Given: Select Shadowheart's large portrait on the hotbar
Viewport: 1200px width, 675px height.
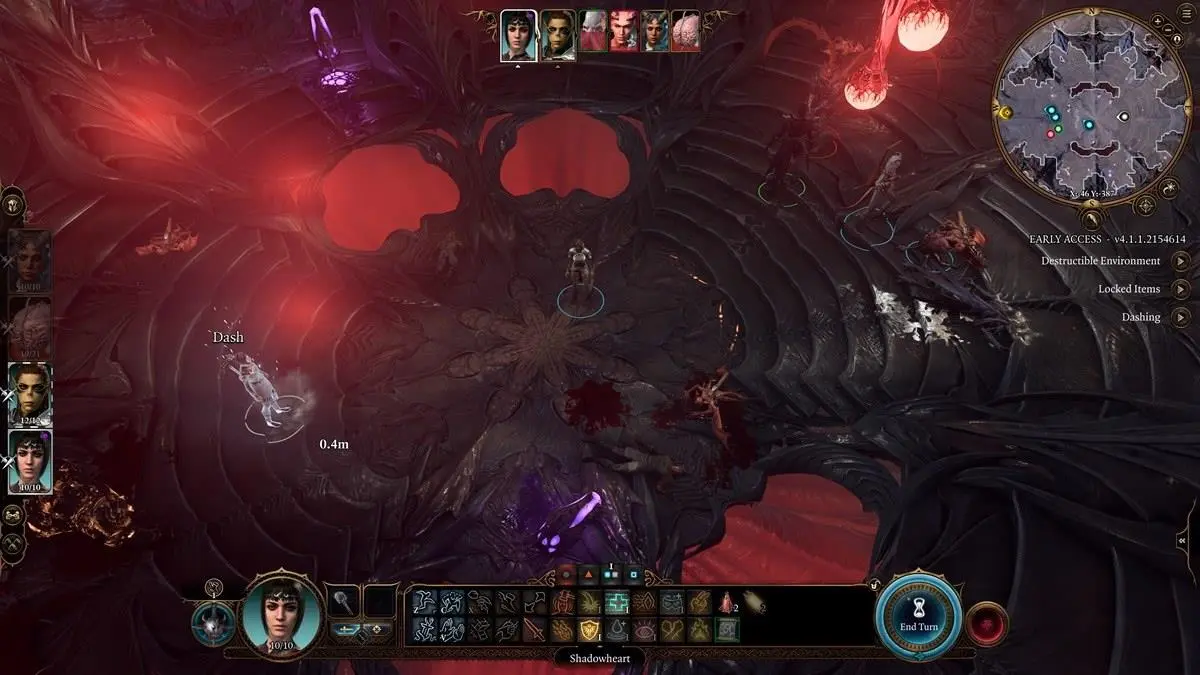Looking at the screenshot, I should (283, 612).
